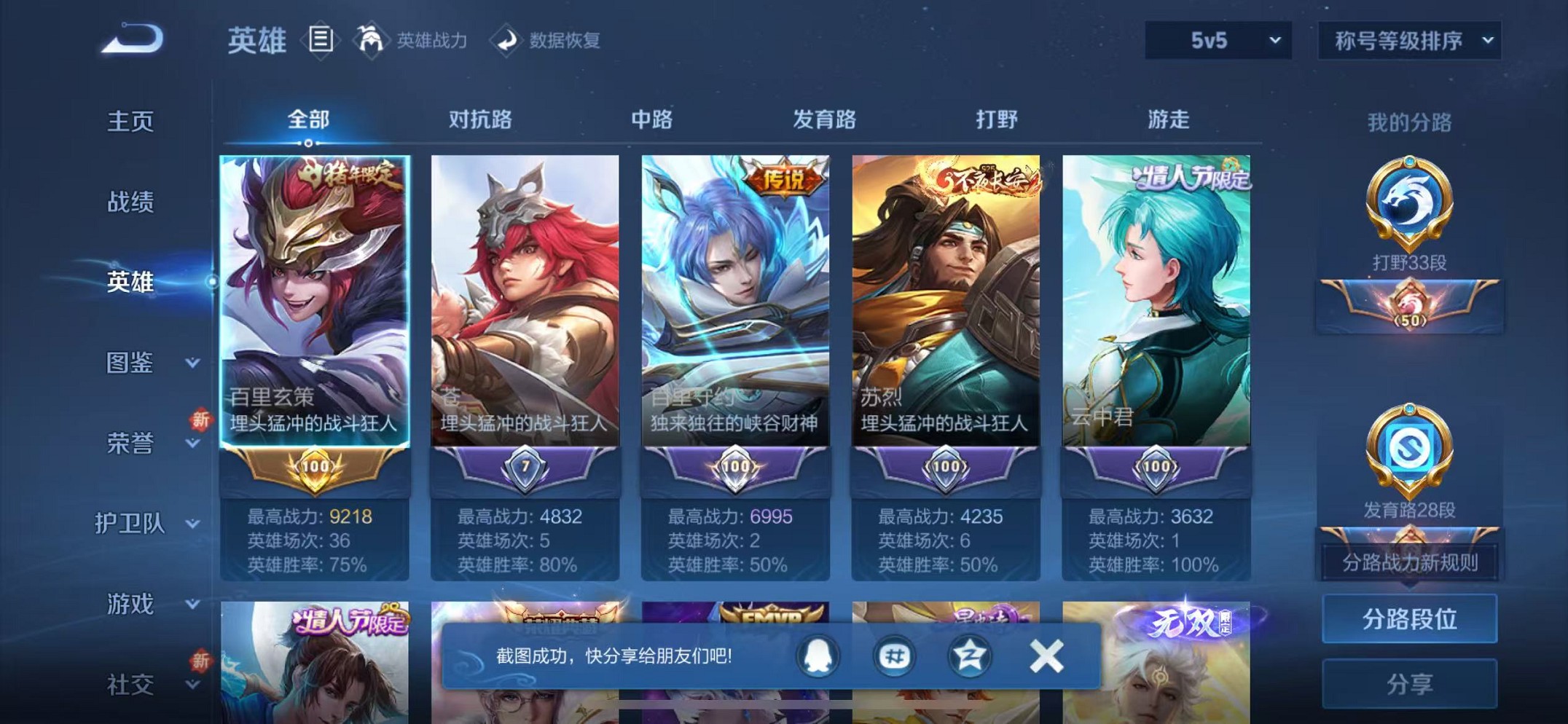Click the 数据恢复 restore icon
The height and width of the screenshot is (724, 1568).
[x=507, y=40]
